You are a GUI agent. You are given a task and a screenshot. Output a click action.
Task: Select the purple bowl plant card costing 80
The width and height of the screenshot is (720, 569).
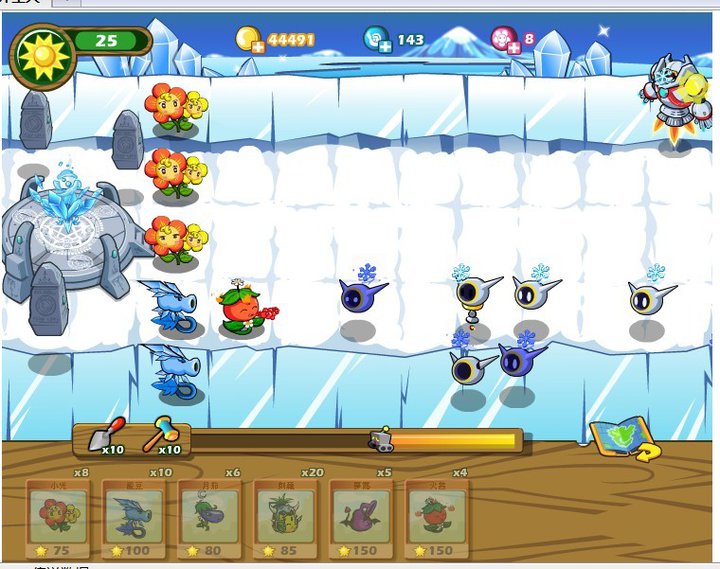pos(209,517)
